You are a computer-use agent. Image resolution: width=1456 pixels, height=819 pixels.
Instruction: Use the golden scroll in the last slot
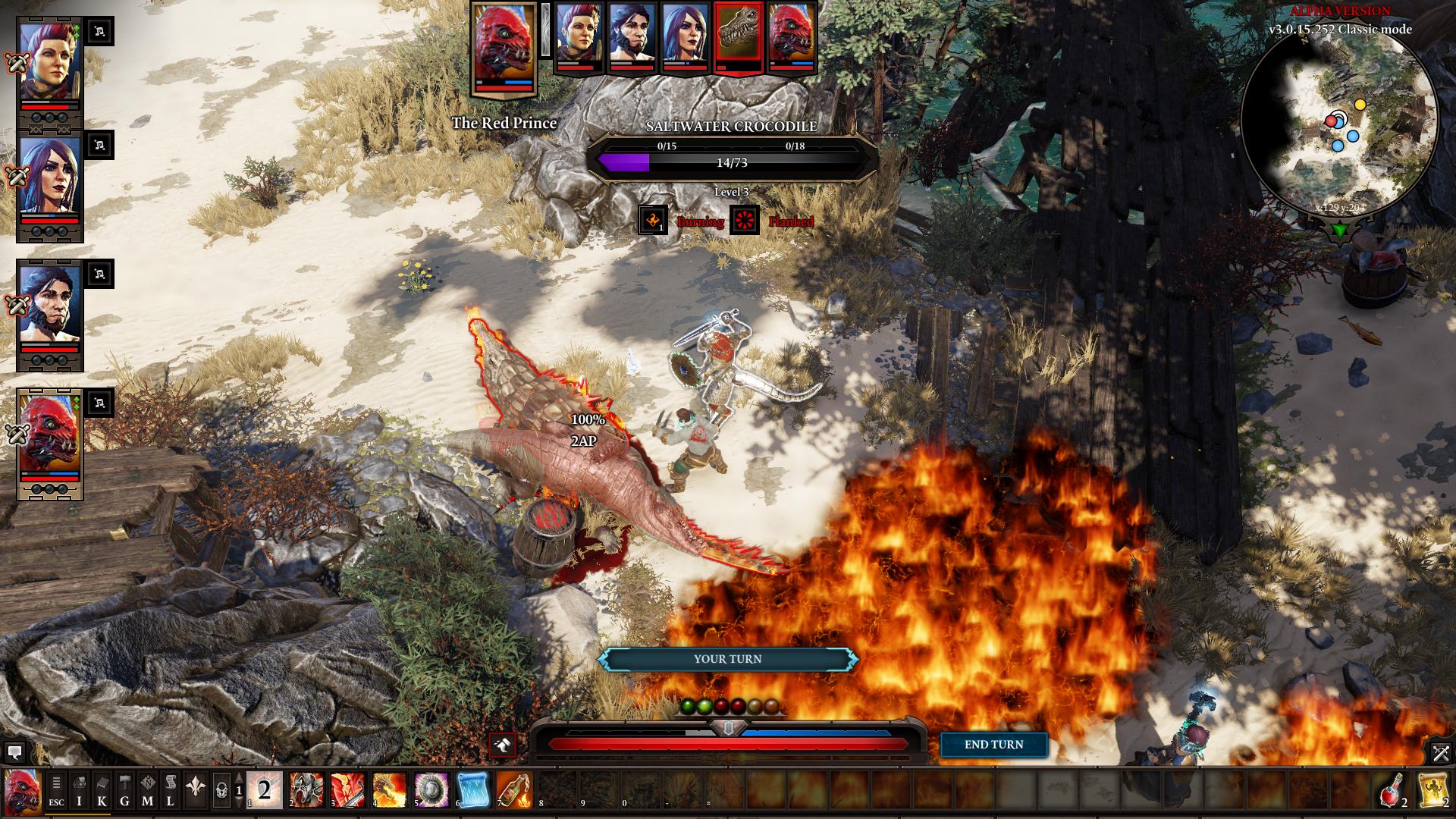(x=1432, y=790)
